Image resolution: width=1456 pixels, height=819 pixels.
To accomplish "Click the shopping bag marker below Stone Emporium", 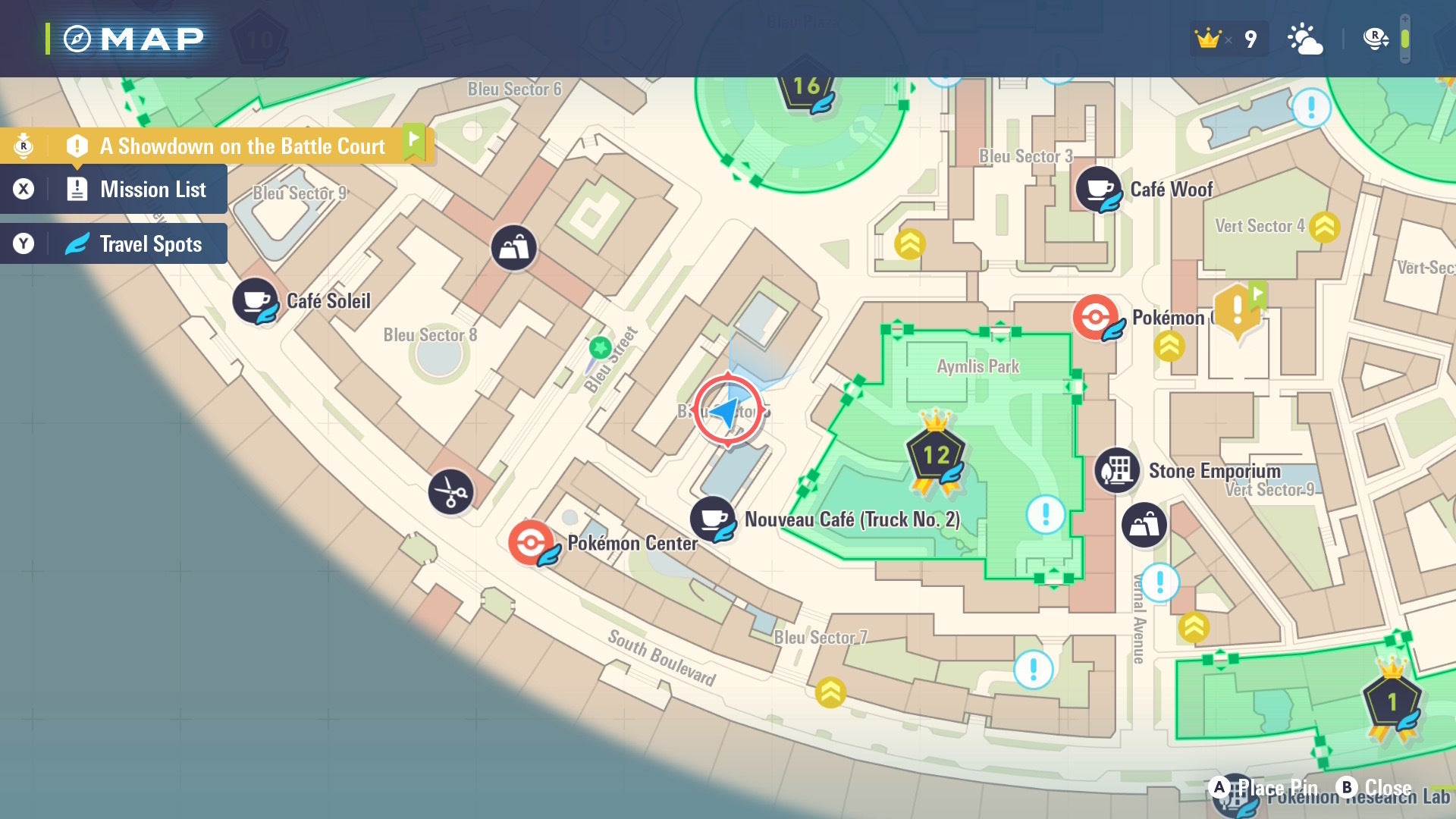I will click(1144, 525).
